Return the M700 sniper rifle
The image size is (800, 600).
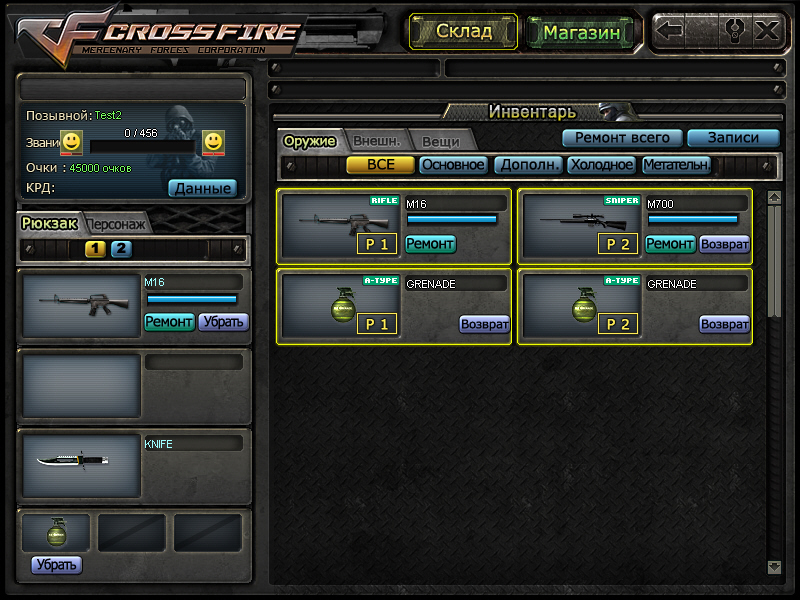click(x=724, y=243)
